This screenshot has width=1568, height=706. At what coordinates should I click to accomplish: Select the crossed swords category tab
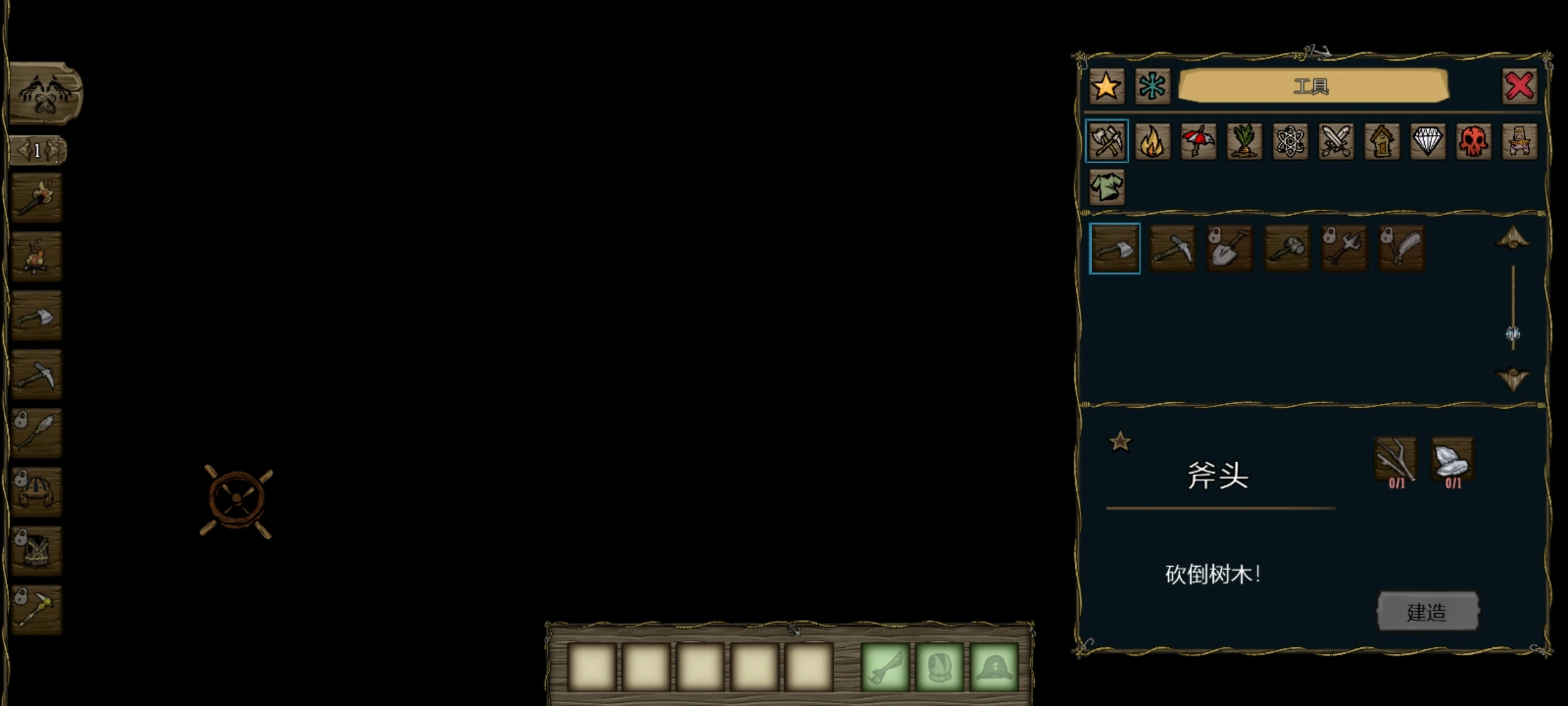click(x=1336, y=141)
